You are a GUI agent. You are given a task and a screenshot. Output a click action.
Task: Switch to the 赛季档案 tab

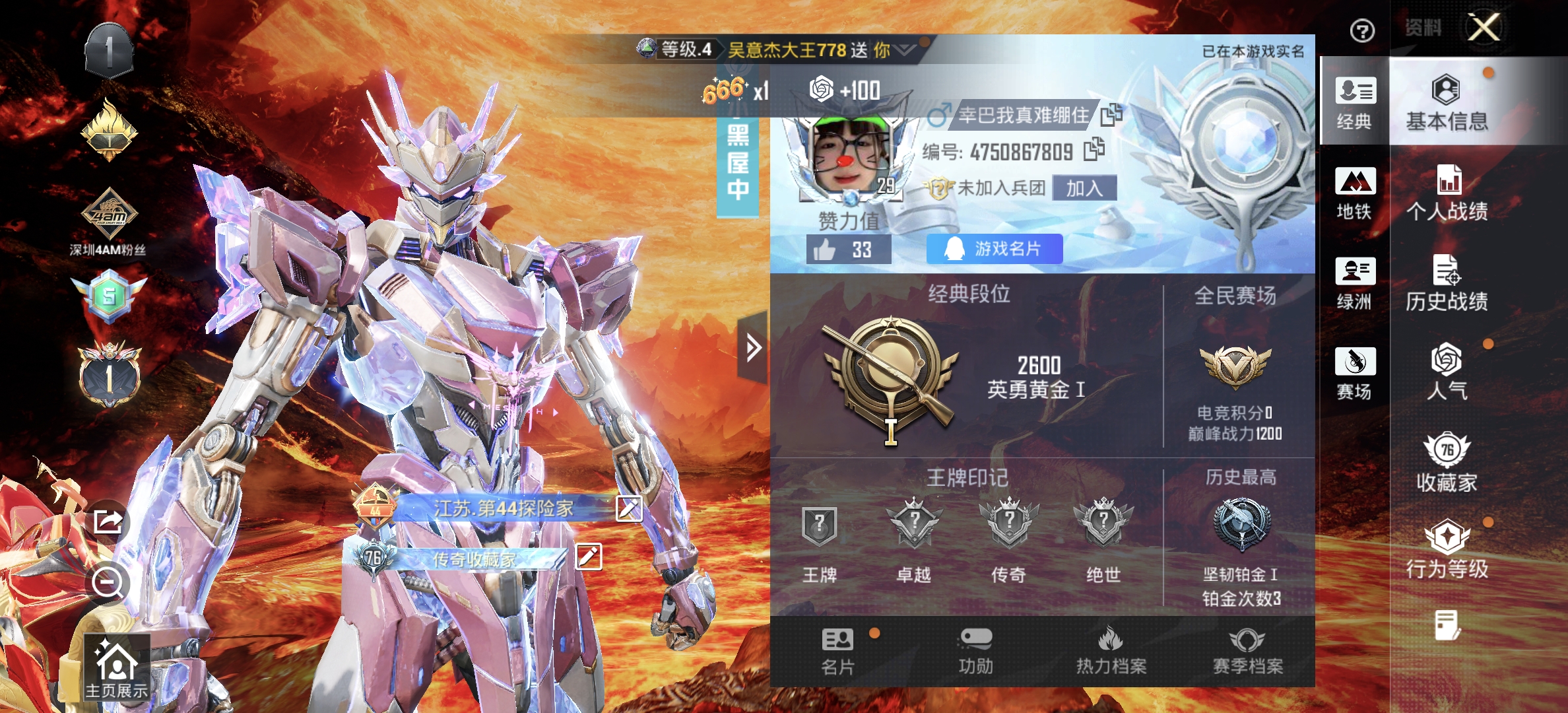coord(1247,650)
